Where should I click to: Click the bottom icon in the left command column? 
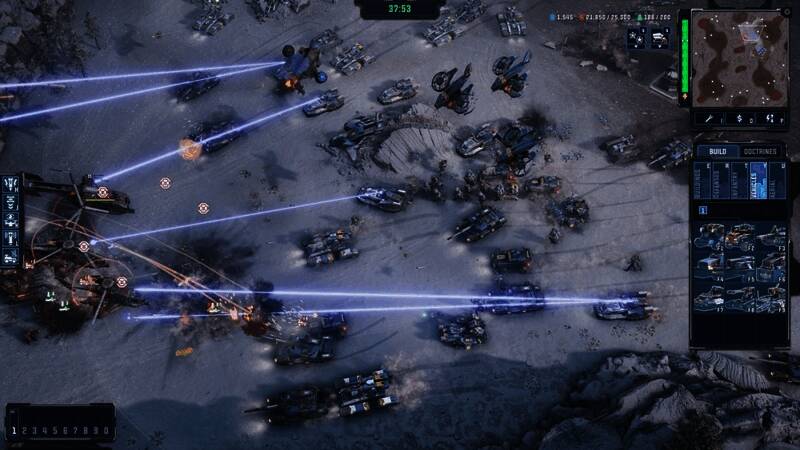pyautogui.click(x=11, y=256)
